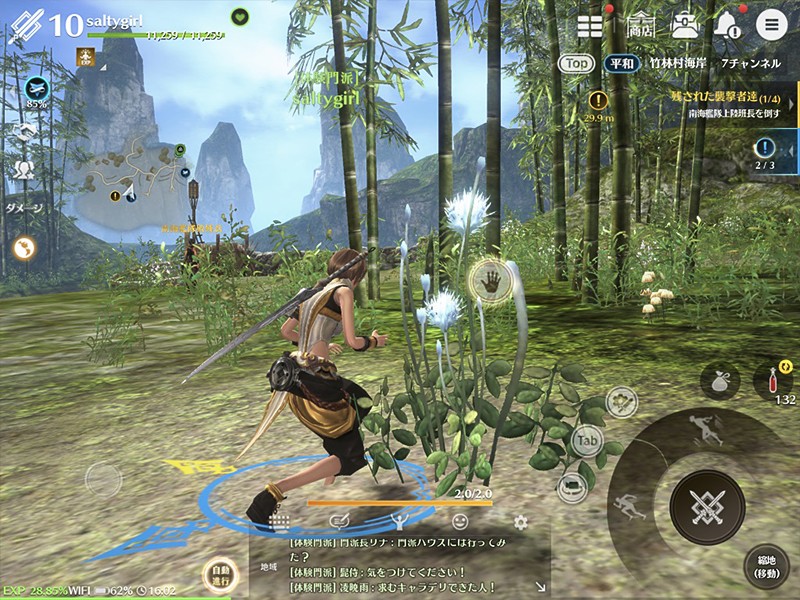The height and width of the screenshot is (600, 800).
Task: Open the chat keyboard input icon
Action: (x=279, y=522)
